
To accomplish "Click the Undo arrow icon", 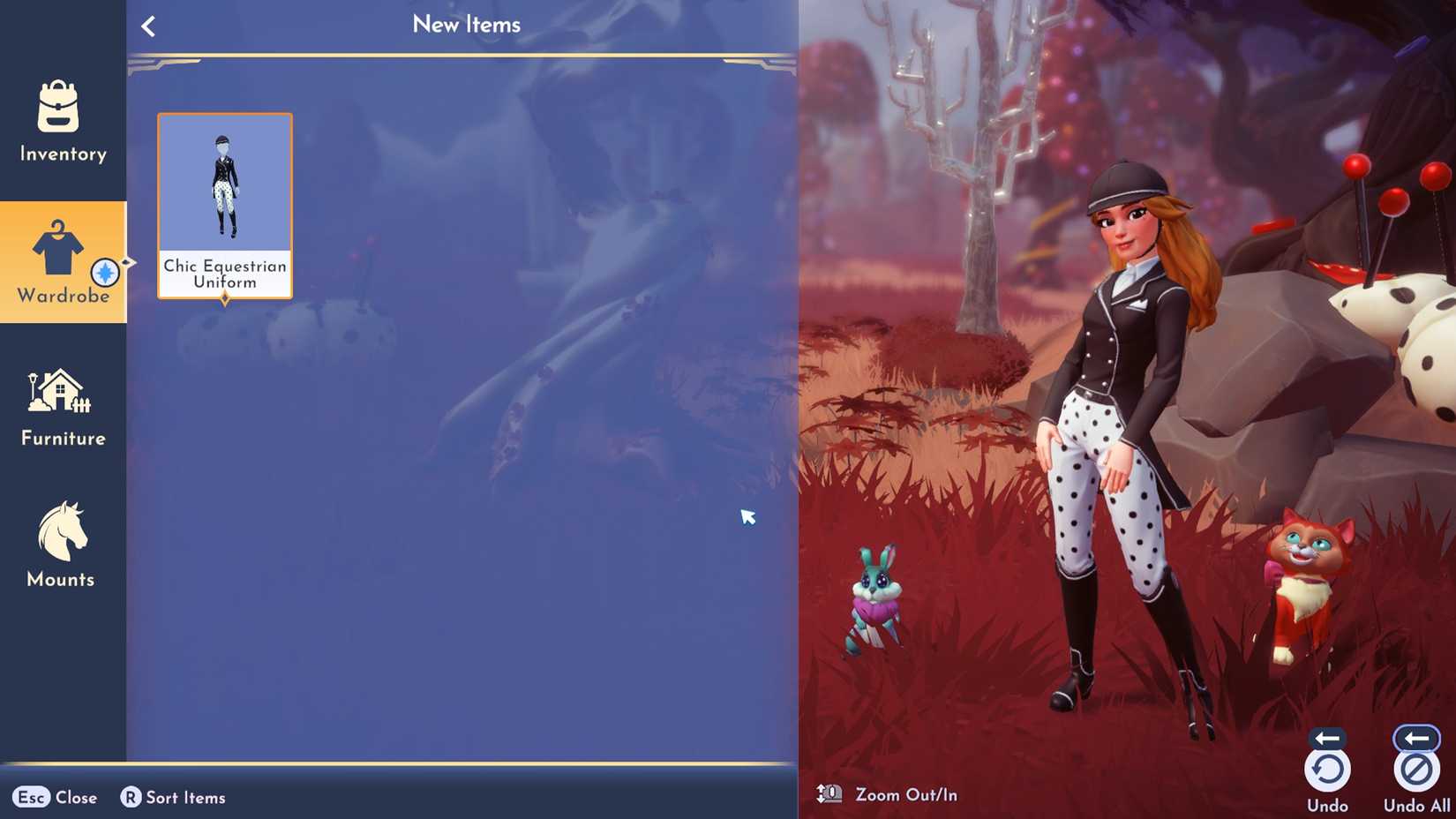I will point(1327,767).
